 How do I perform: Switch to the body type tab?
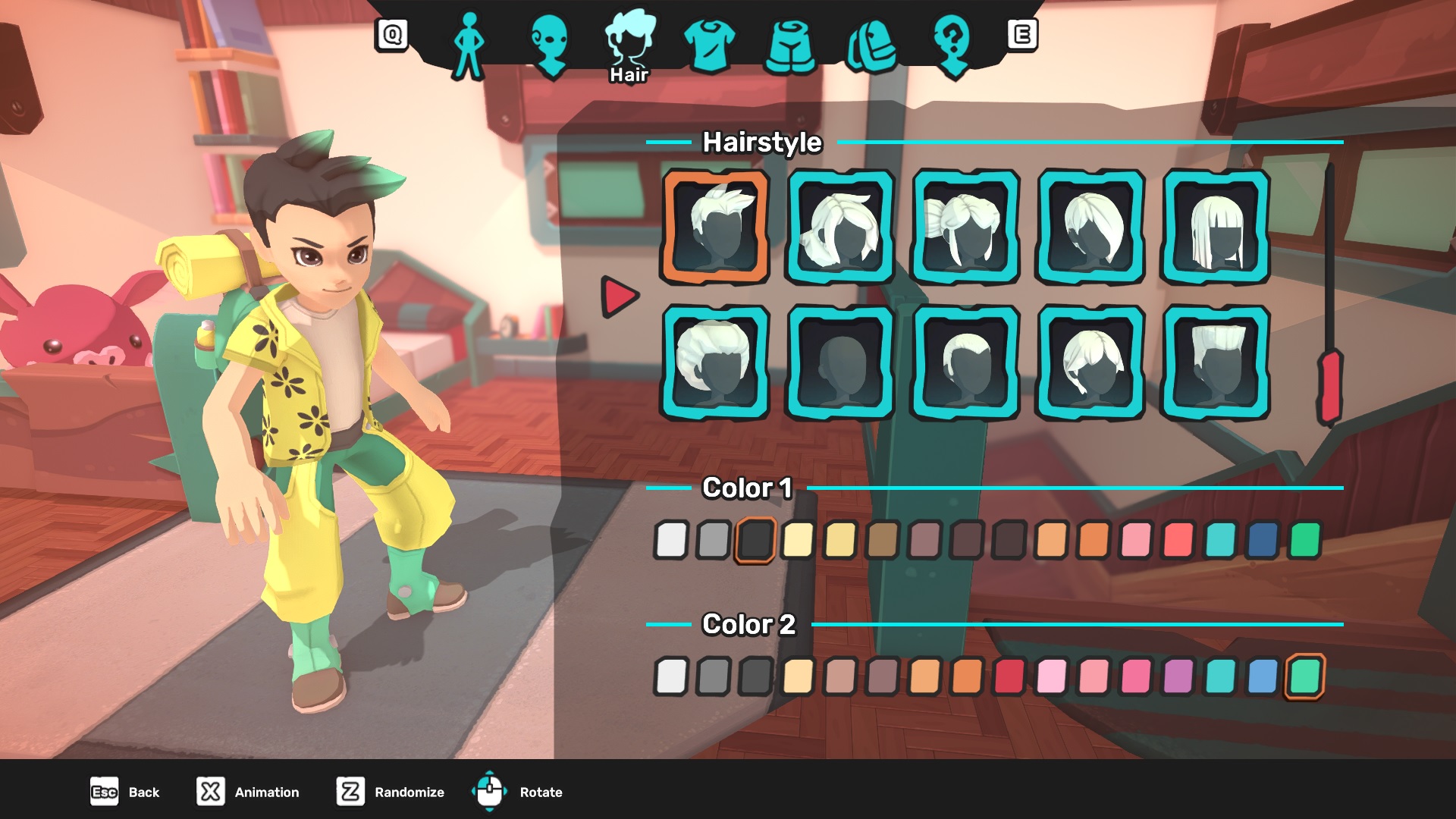[468, 45]
